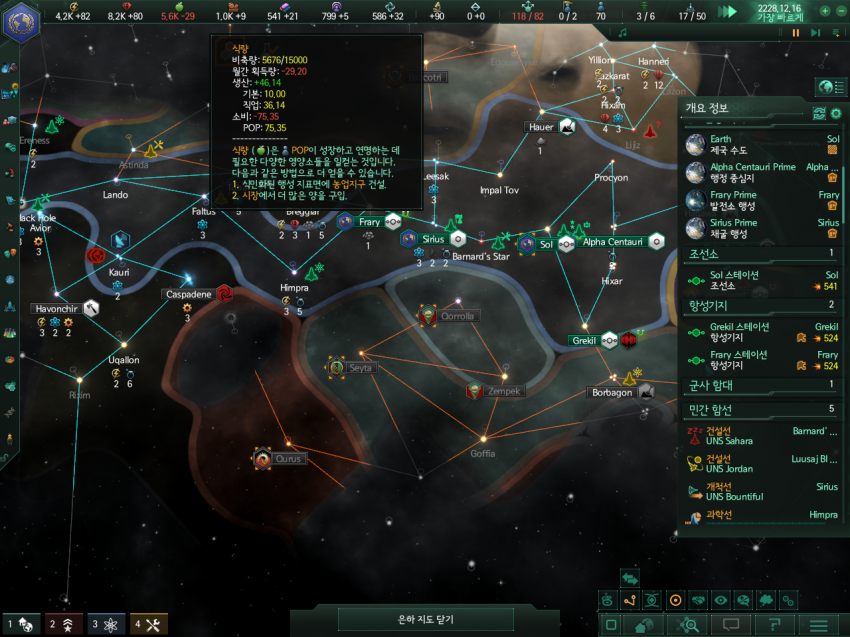Open quick group 1 home planet button
The width and height of the screenshot is (850, 637).
click(22, 624)
